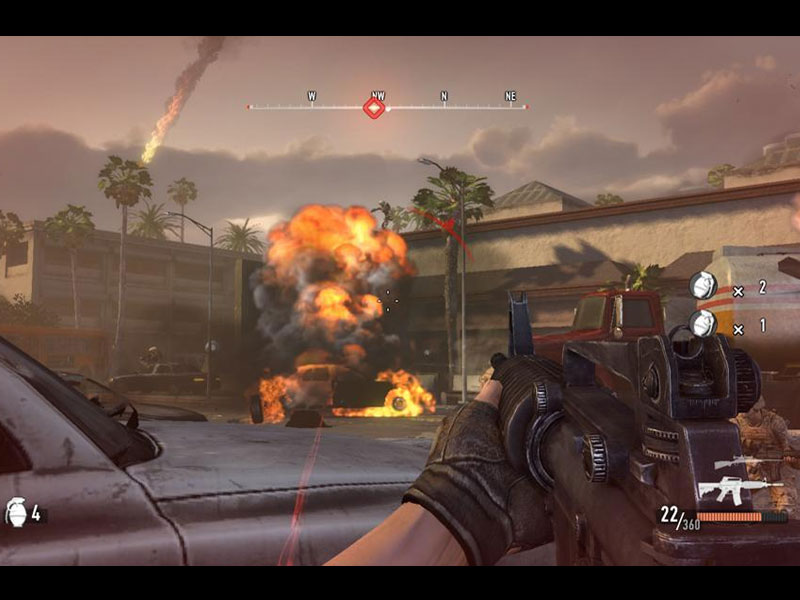
Task: Pick the grenade icon showing x 1
Action: [704, 324]
